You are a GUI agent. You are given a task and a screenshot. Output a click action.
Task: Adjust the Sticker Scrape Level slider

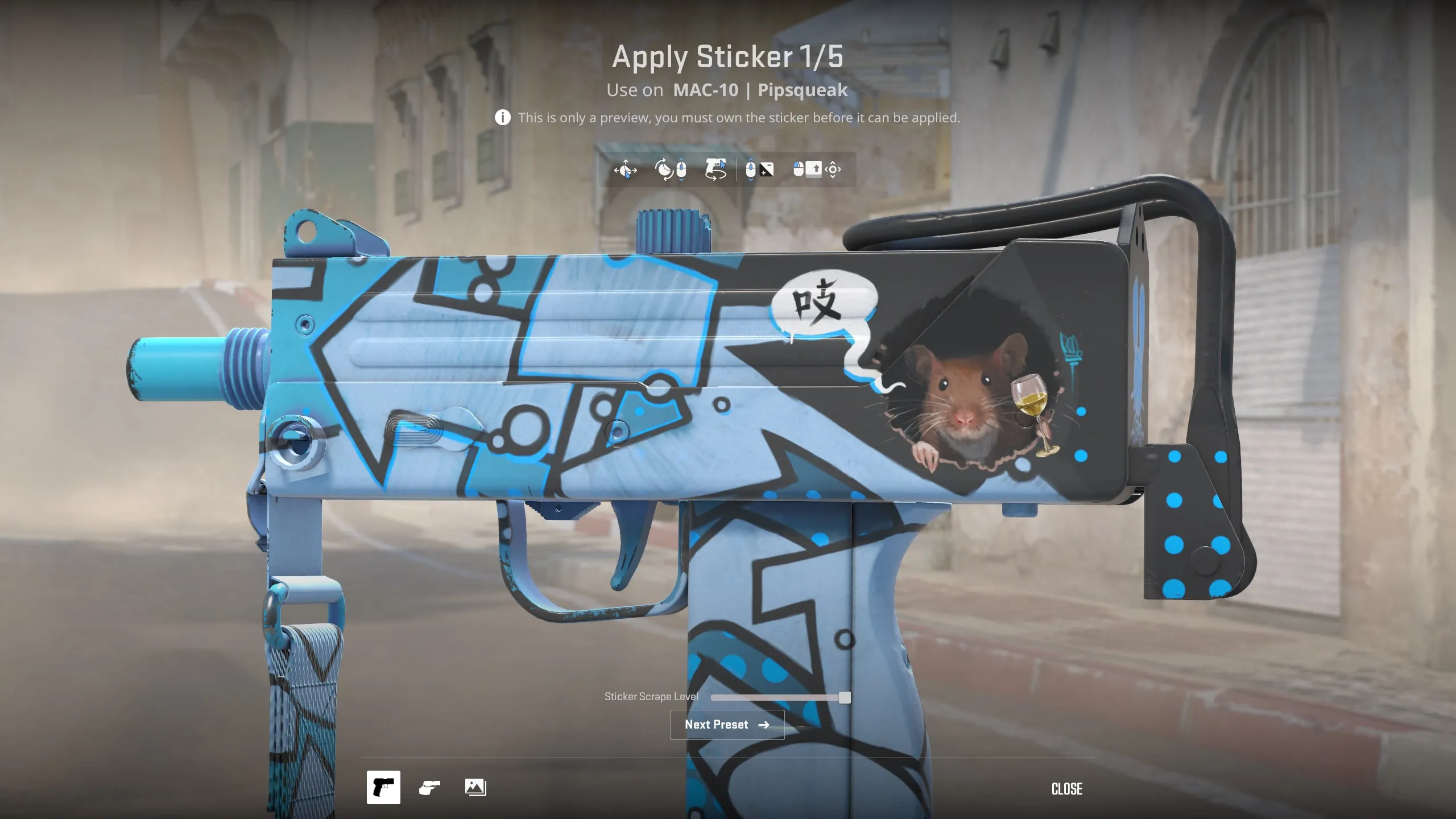[x=845, y=698]
